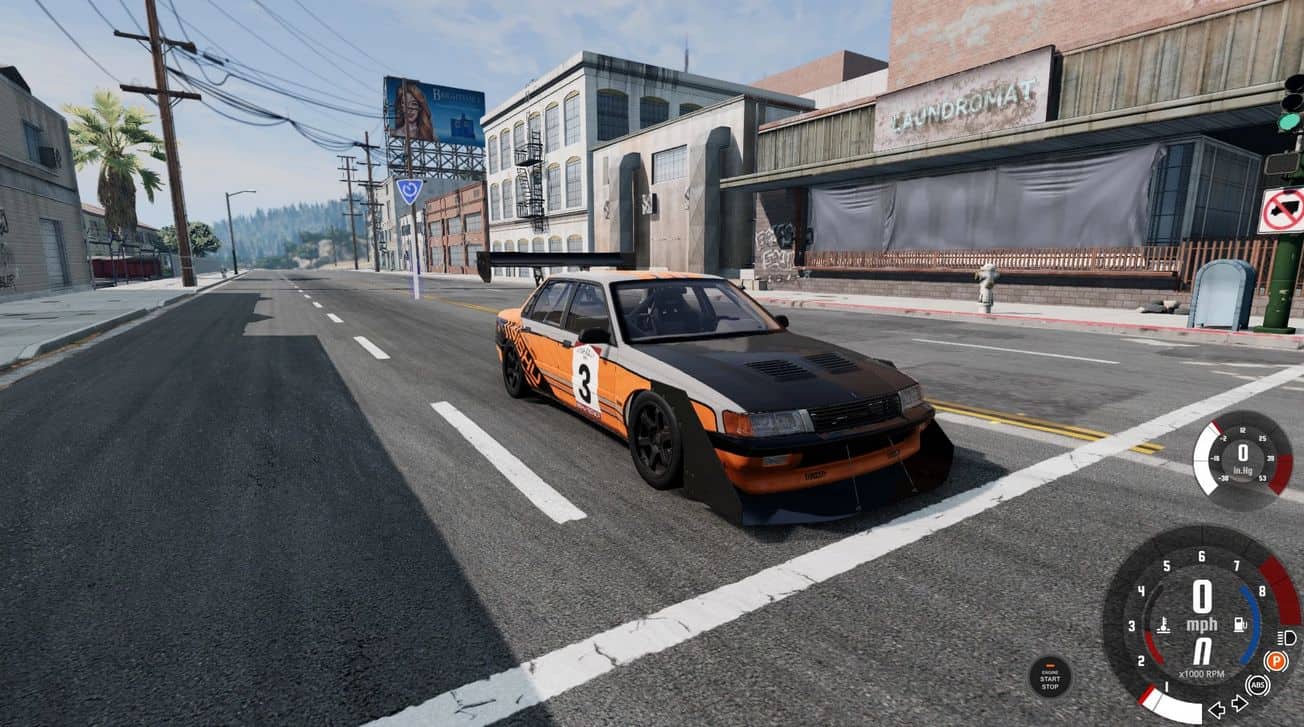
Task: Activate the left turn signal arrow
Action: [1217, 709]
